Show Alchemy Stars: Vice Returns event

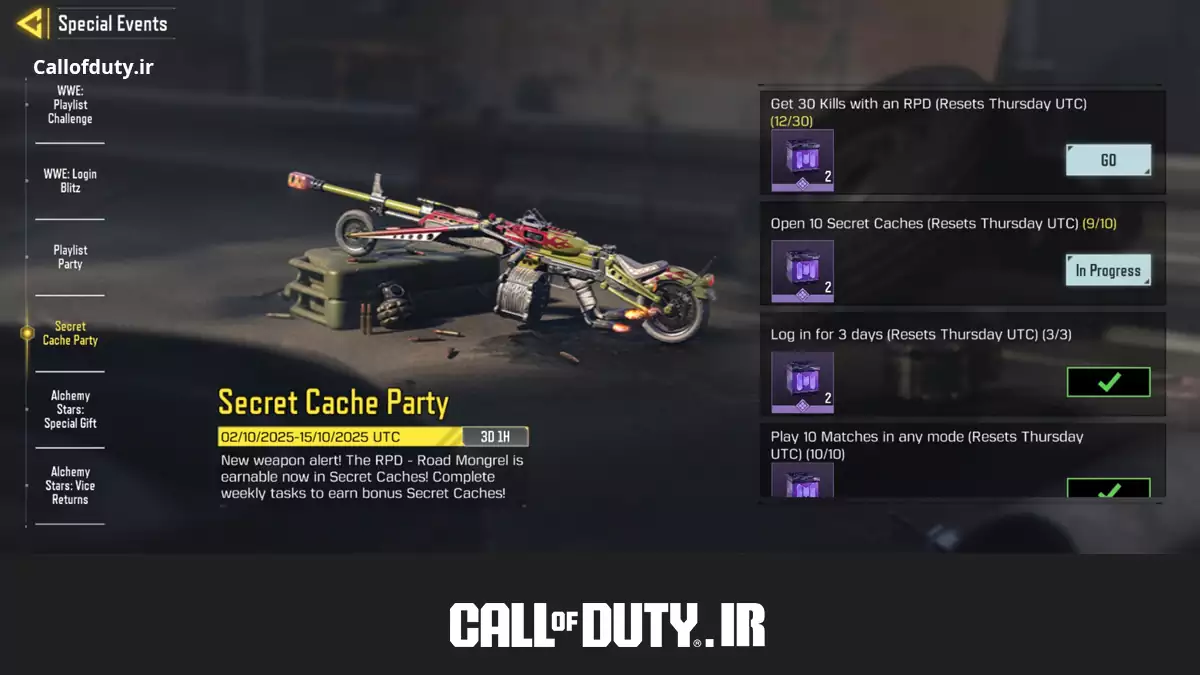(x=70, y=485)
